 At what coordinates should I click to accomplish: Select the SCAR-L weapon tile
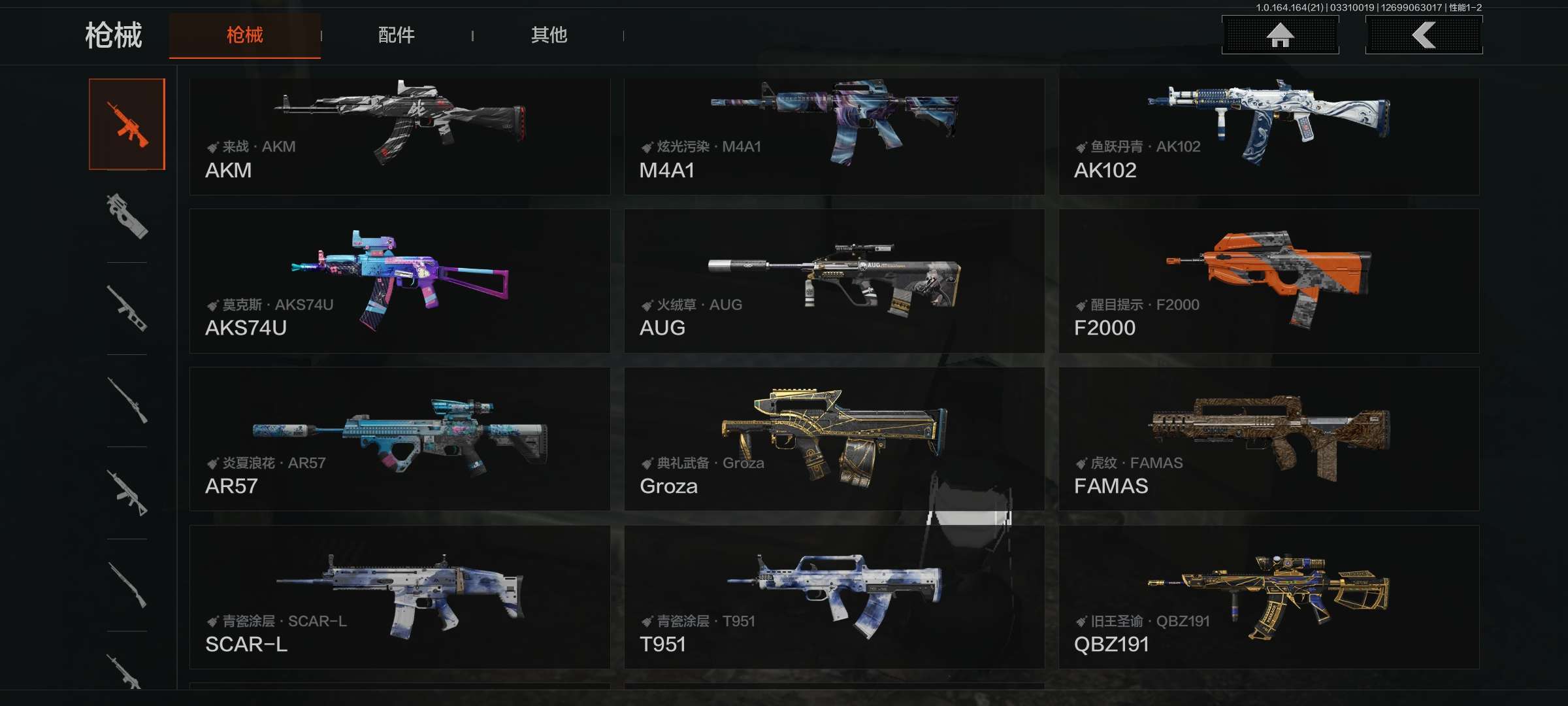coord(399,597)
